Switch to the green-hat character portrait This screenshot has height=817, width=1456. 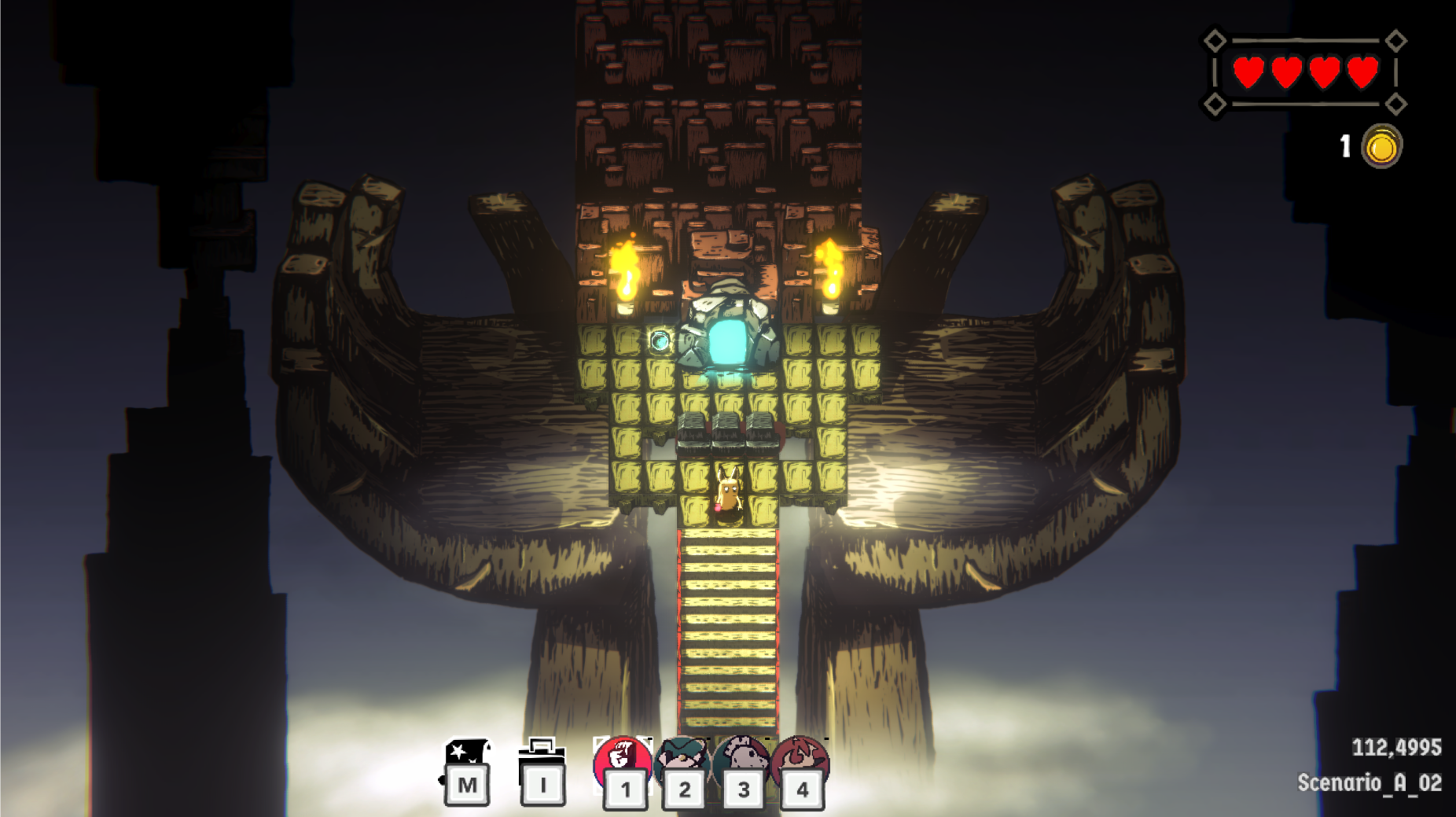(x=682, y=760)
